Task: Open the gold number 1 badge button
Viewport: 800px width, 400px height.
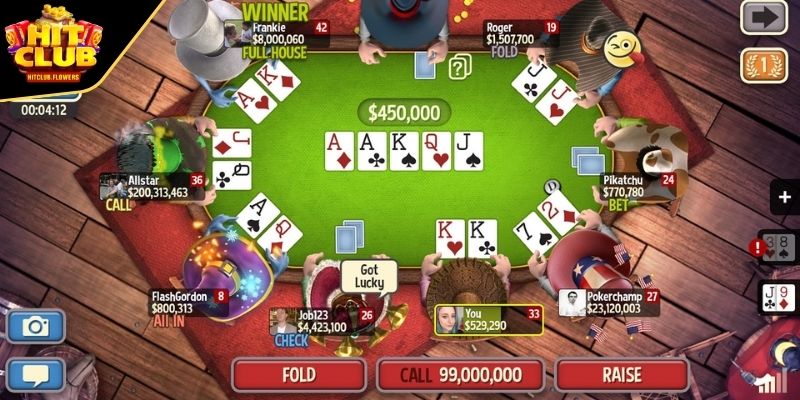Action: click(763, 65)
